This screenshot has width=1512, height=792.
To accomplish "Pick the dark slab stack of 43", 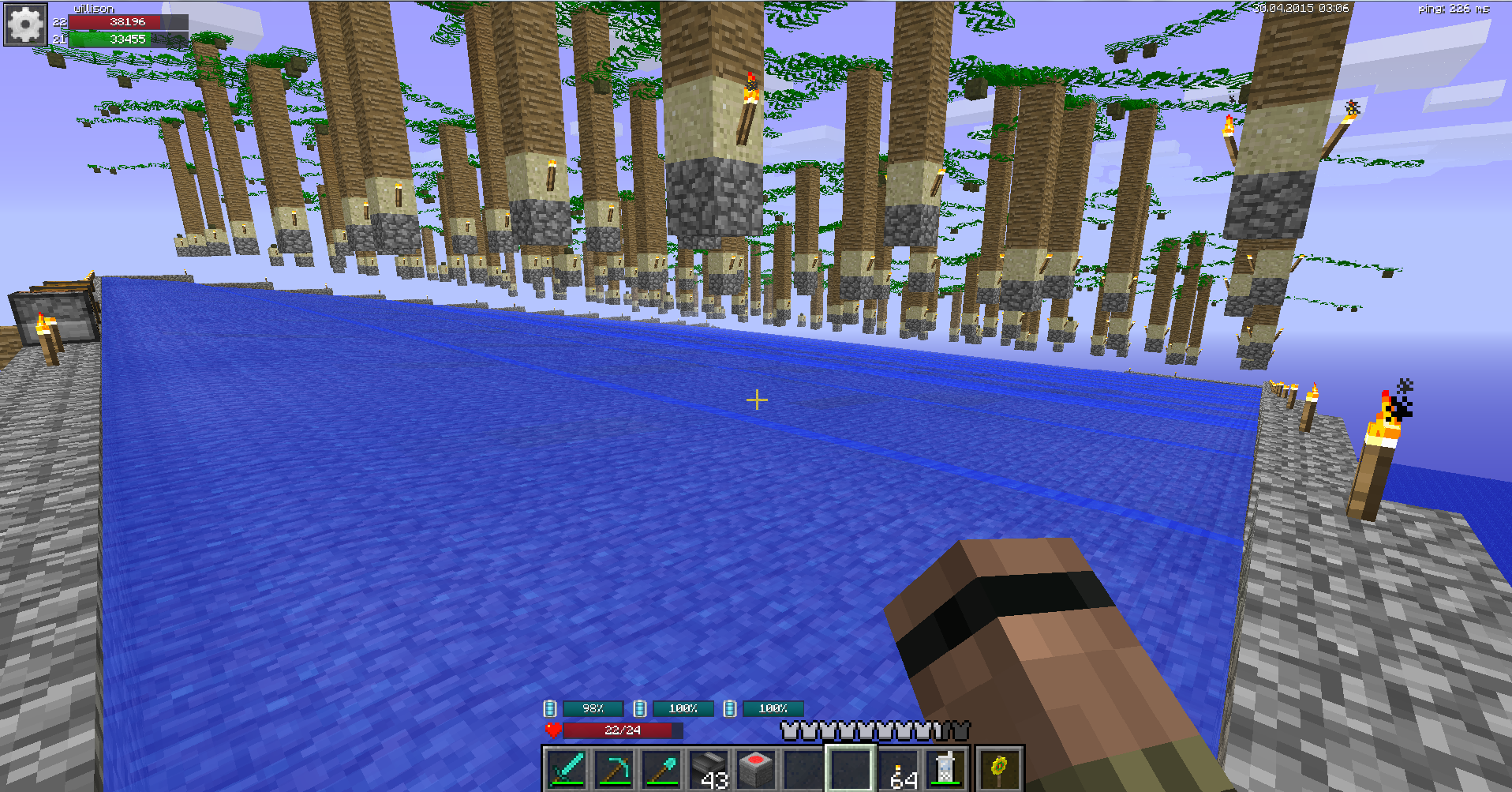I will coord(709,769).
